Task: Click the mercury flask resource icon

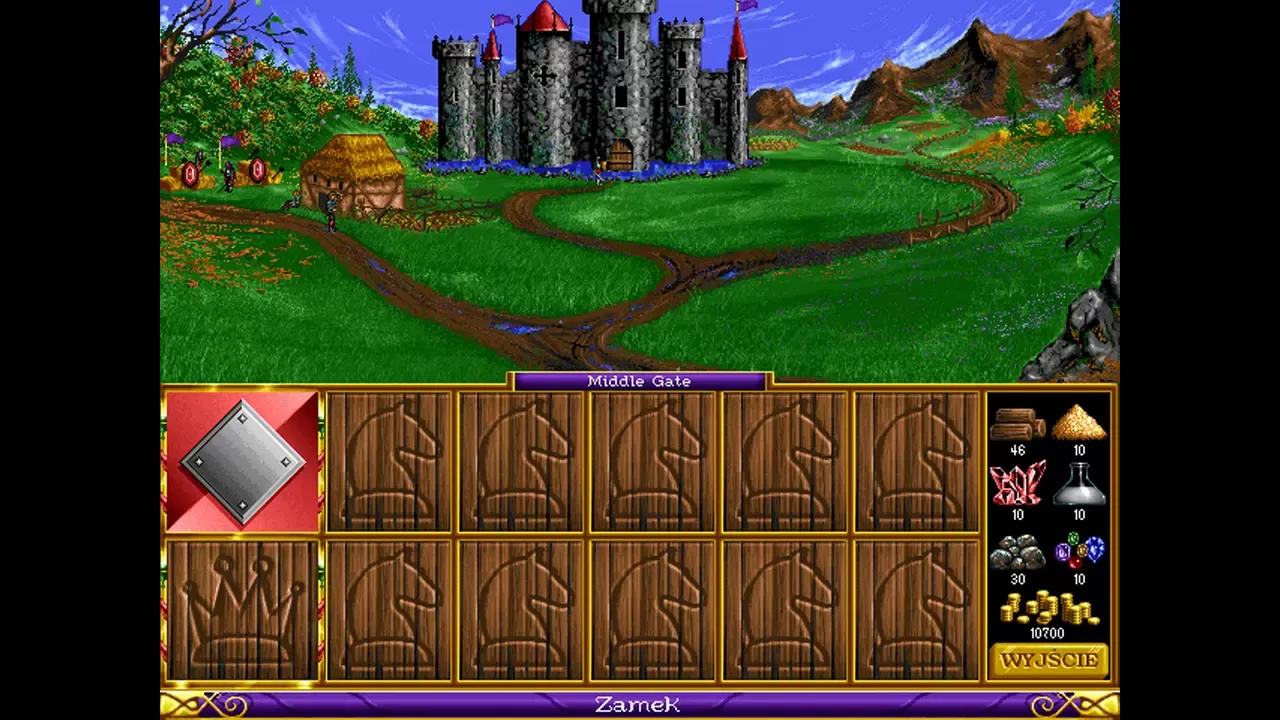Action: [1079, 489]
